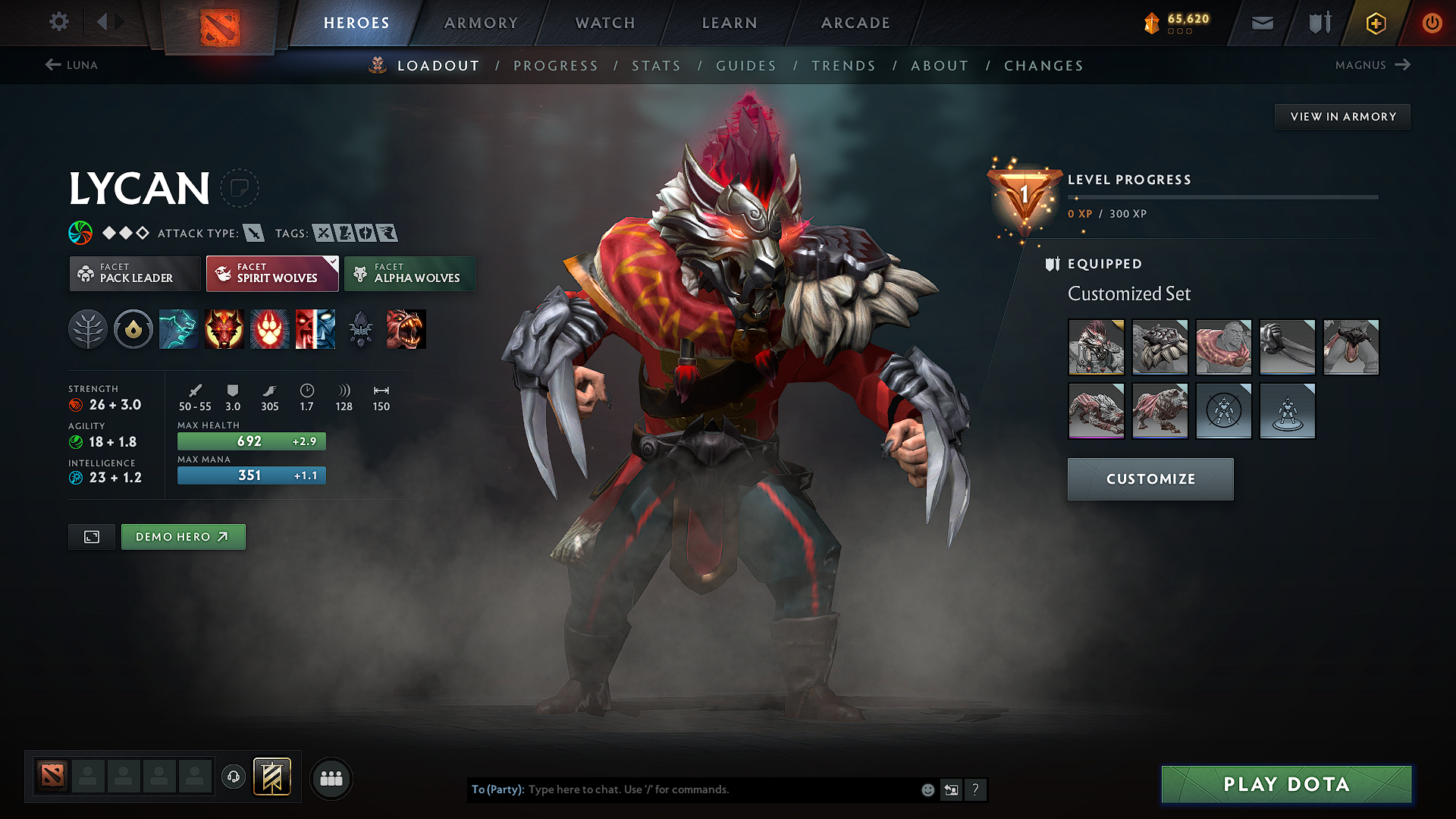The image size is (1456, 819).
Task: Select the Feral Impulse paw ability icon
Action: coord(269,329)
